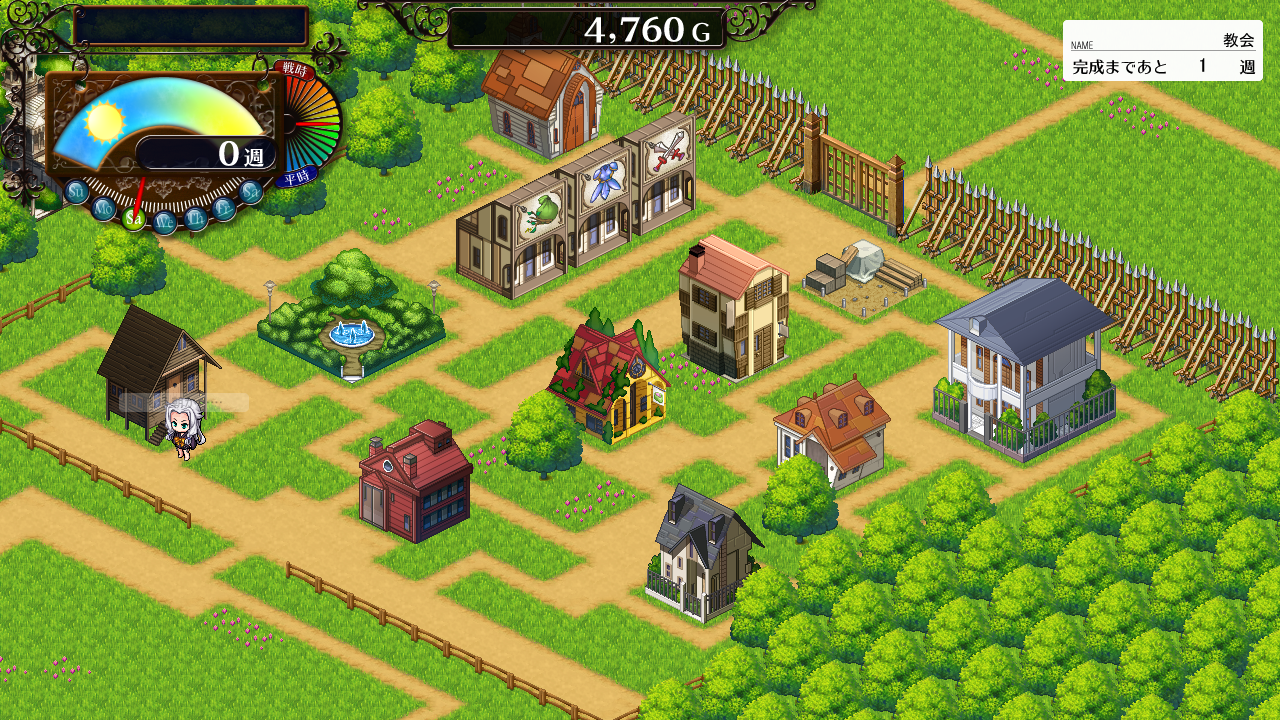
Task: Select the church construction site
Action: pos(862,274)
